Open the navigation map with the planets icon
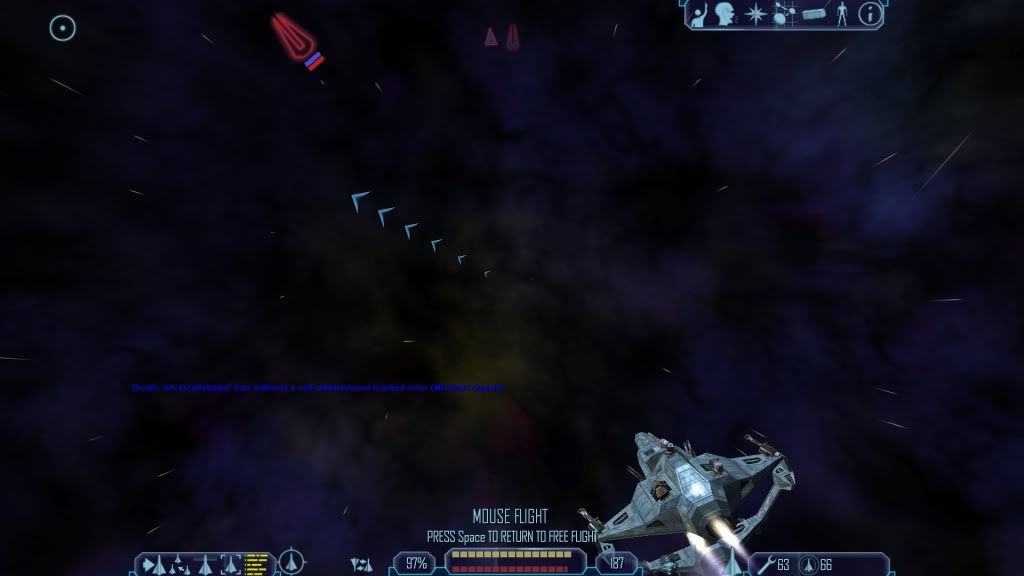This screenshot has height=576, width=1024. 783,14
